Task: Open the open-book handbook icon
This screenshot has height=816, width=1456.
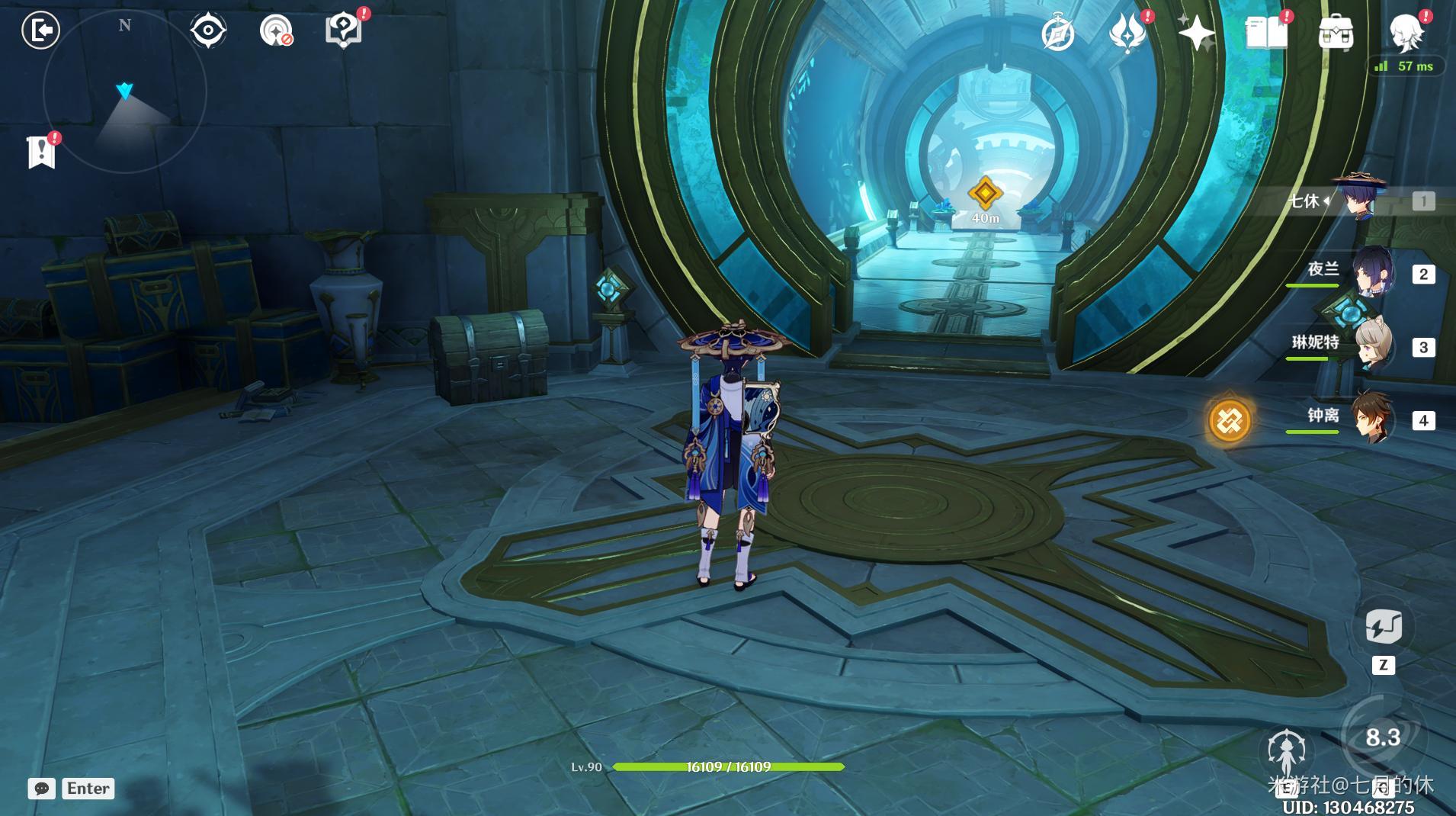Action: (x=1265, y=33)
